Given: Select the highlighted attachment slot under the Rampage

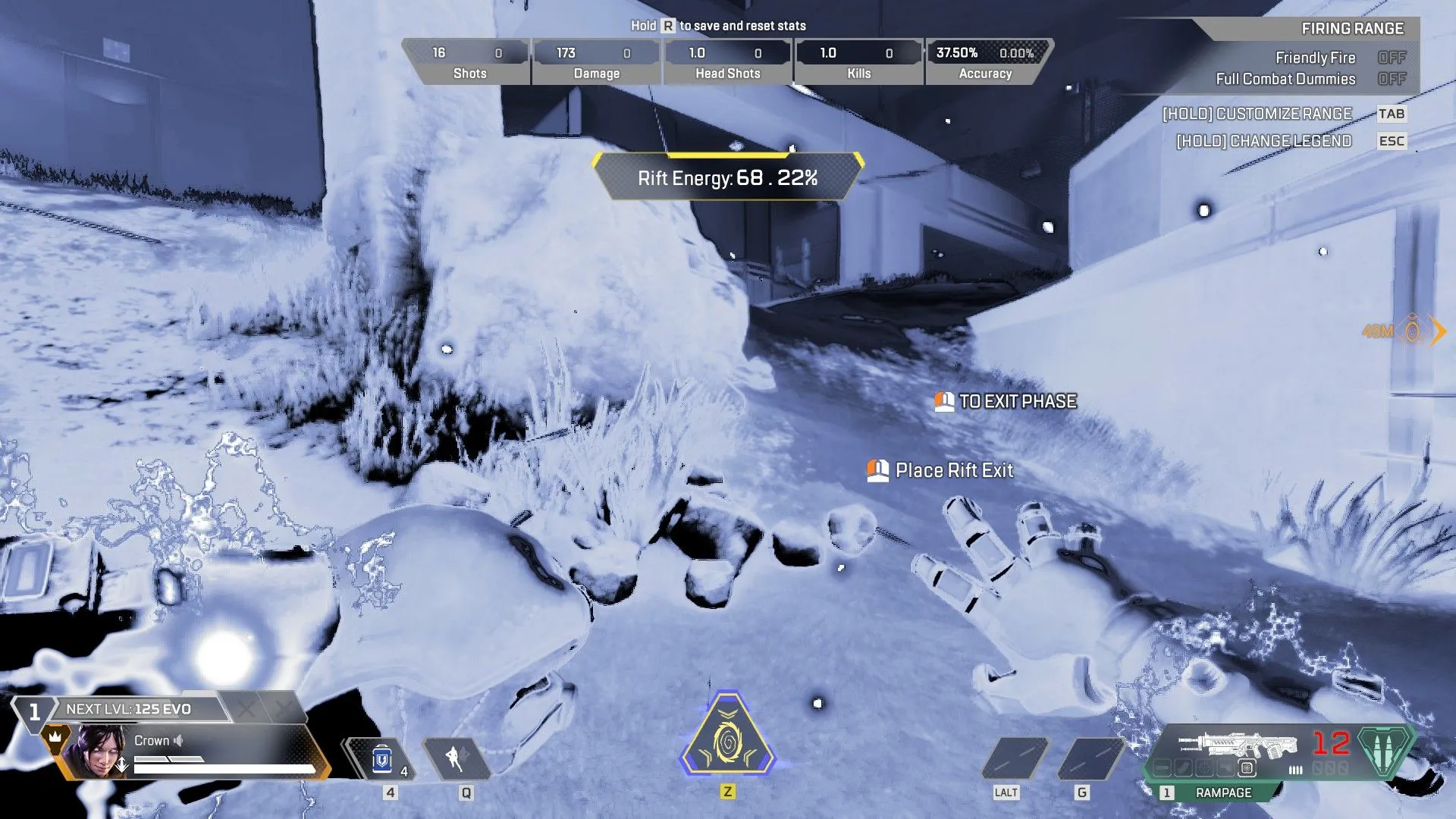Looking at the screenshot, I should click(1247, 768).
